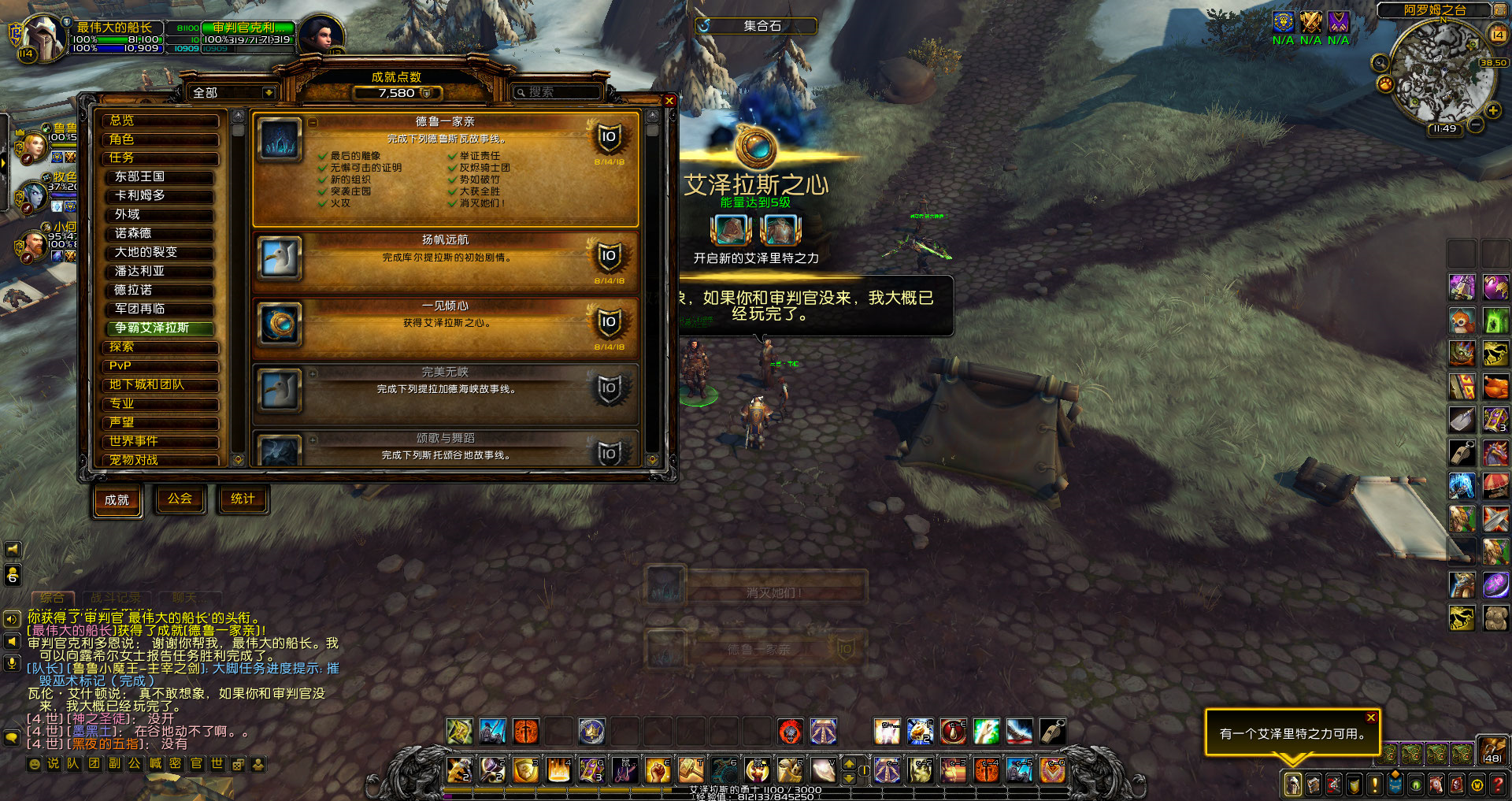The image size is (1512, 801).
Task: Select the 总览 category
Action: (x=160, y=121)
